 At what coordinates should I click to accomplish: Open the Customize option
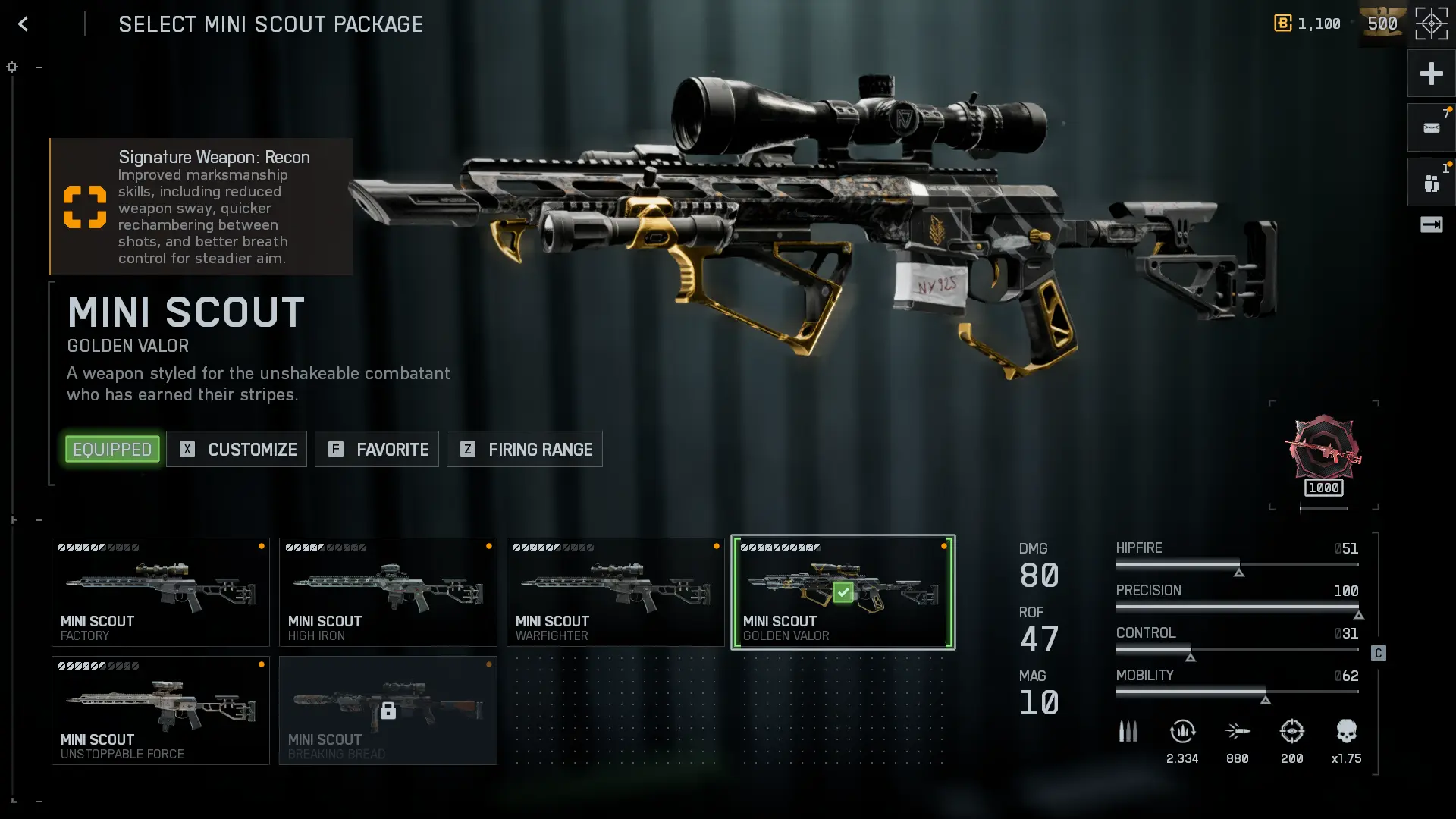coord(237,449)
